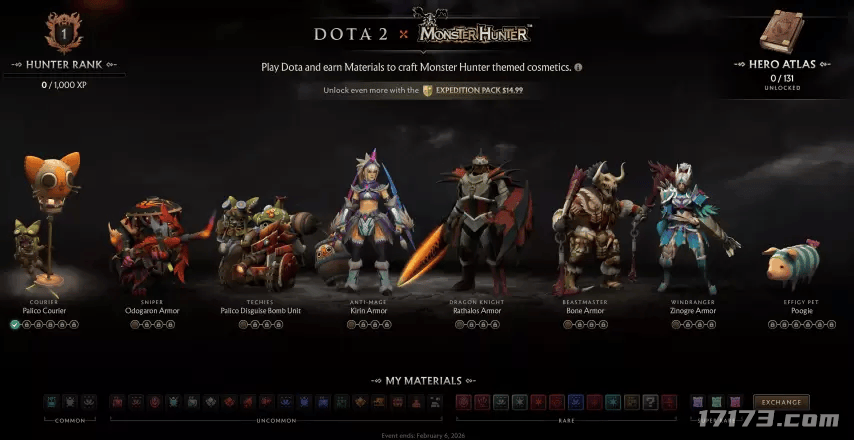This screenshot has width=854, height=440.
Task: Open the Exchange materials button
Action: [781, 402]
